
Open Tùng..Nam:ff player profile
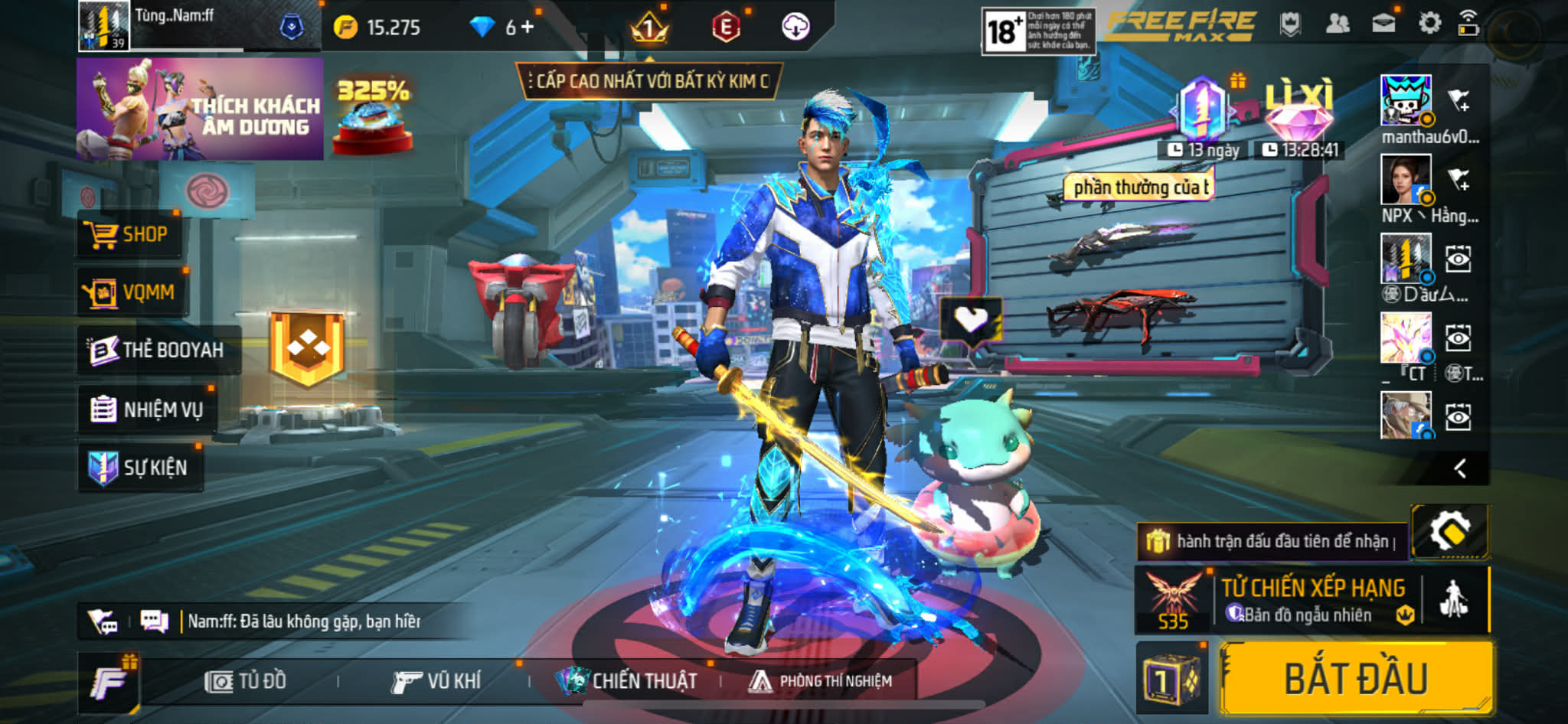tap(104, 26)
